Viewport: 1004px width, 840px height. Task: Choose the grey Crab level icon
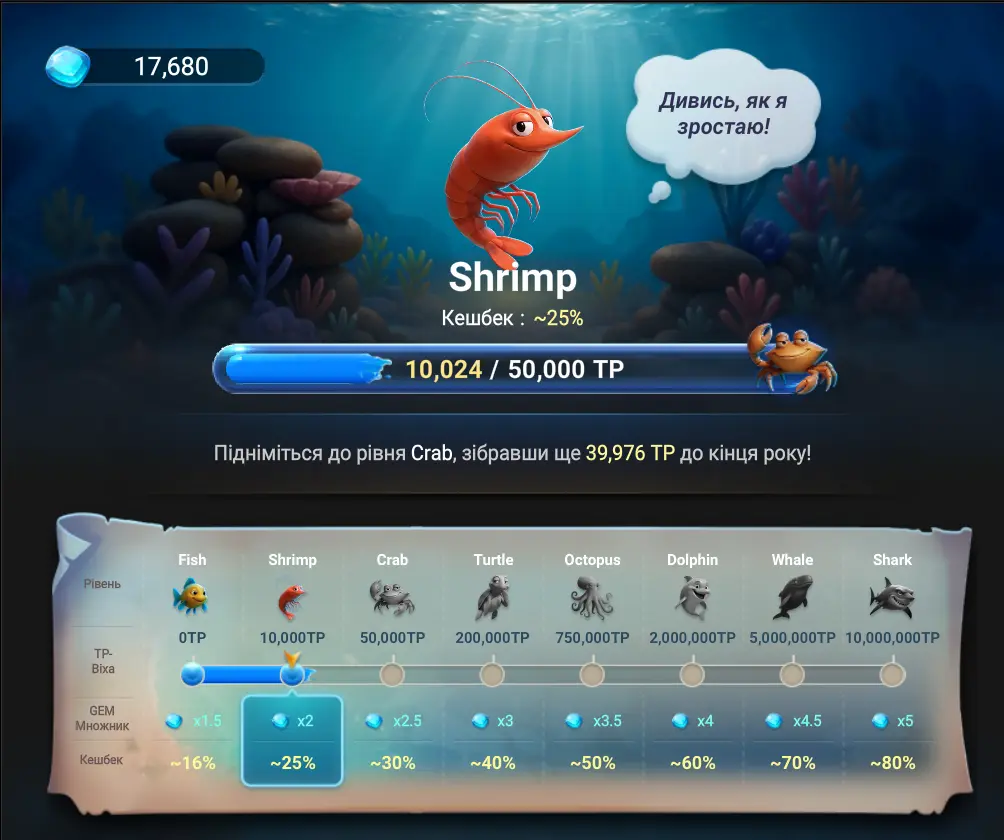[392, 598]
